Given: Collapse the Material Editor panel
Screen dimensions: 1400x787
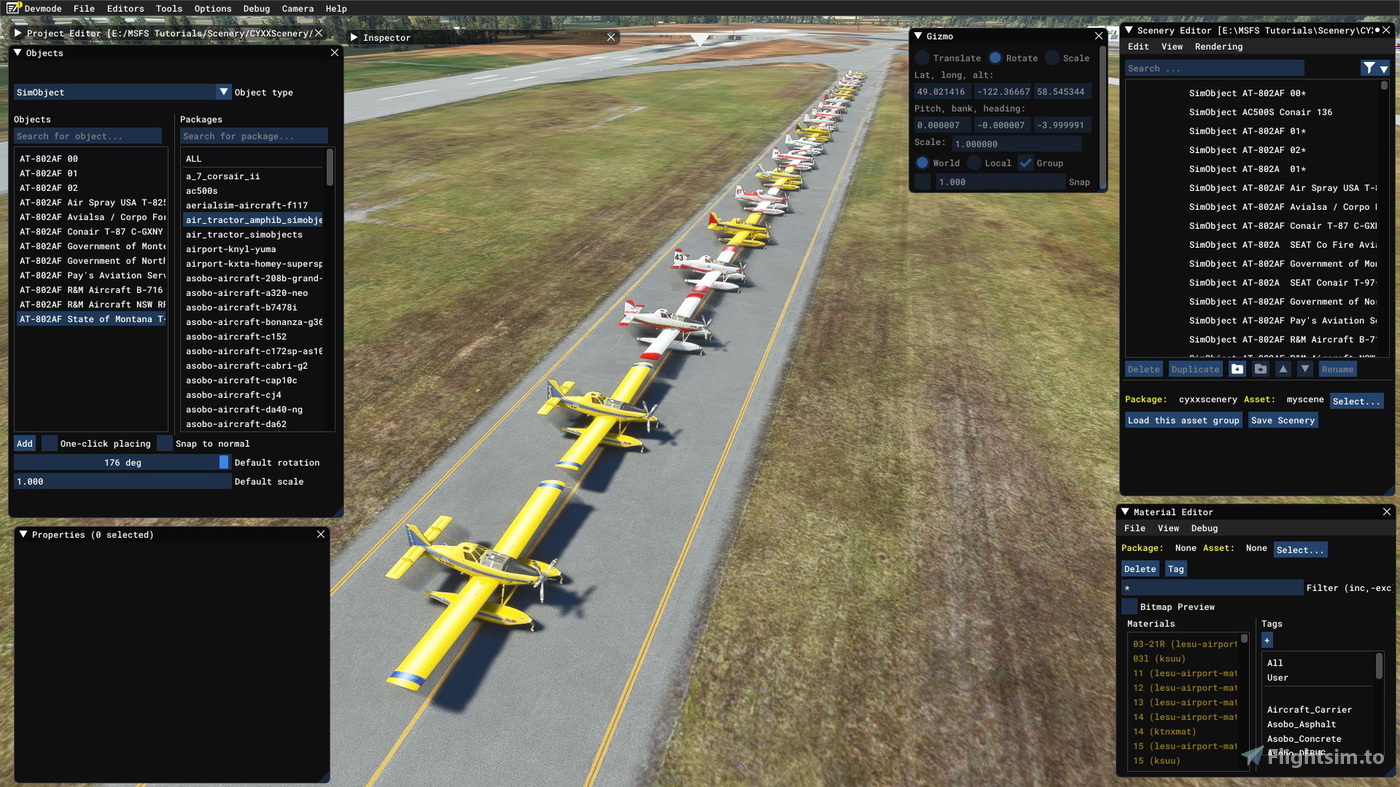Looking at the screenshot, I should [x=1124, y=511].
